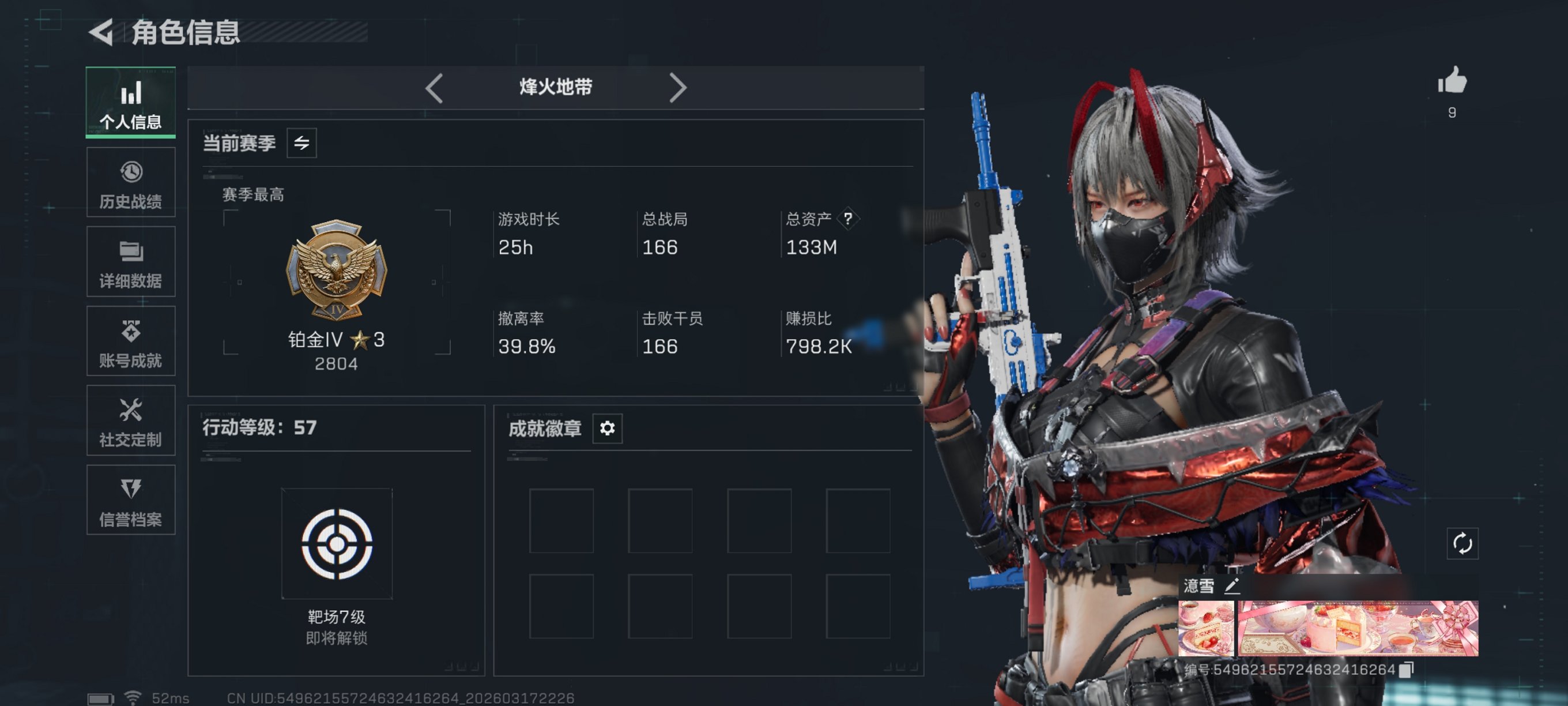This screenshot has width=1568, height=706.
Task: Switch to the 历史战绩 tab
Action: point(130,182)
